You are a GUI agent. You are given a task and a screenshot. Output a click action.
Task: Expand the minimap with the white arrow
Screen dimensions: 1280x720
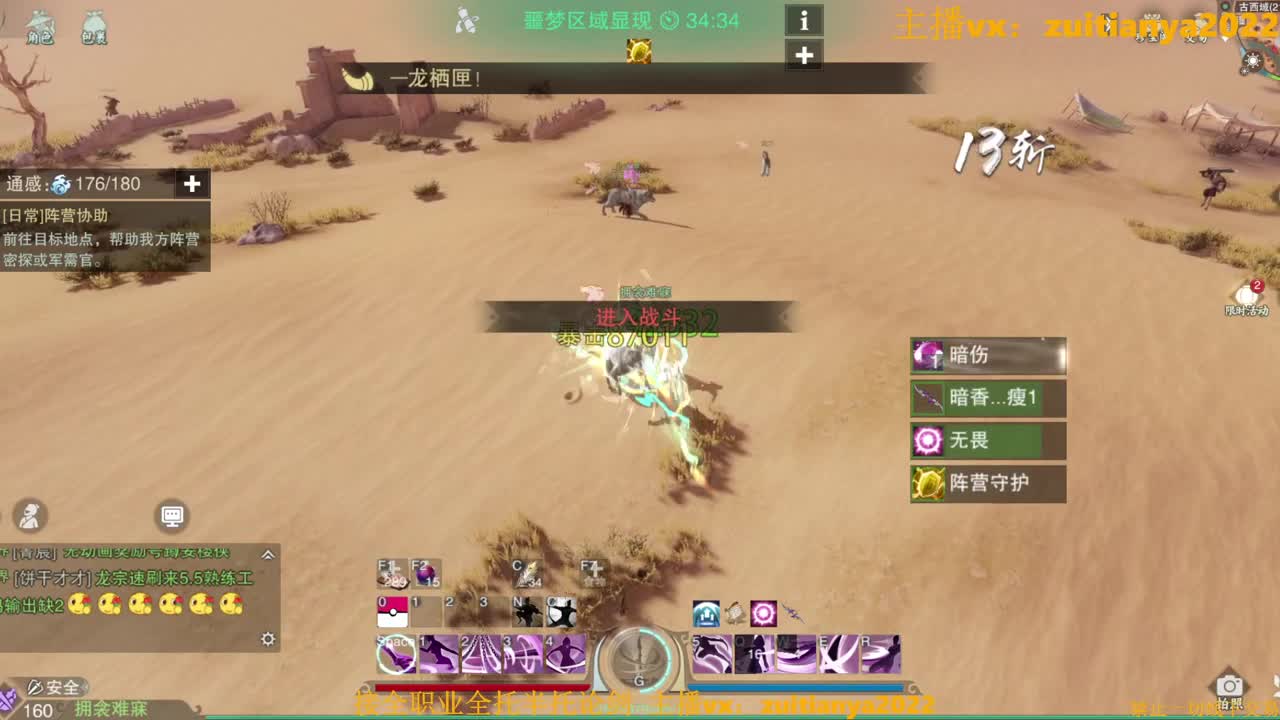(x=1225, y=38)
